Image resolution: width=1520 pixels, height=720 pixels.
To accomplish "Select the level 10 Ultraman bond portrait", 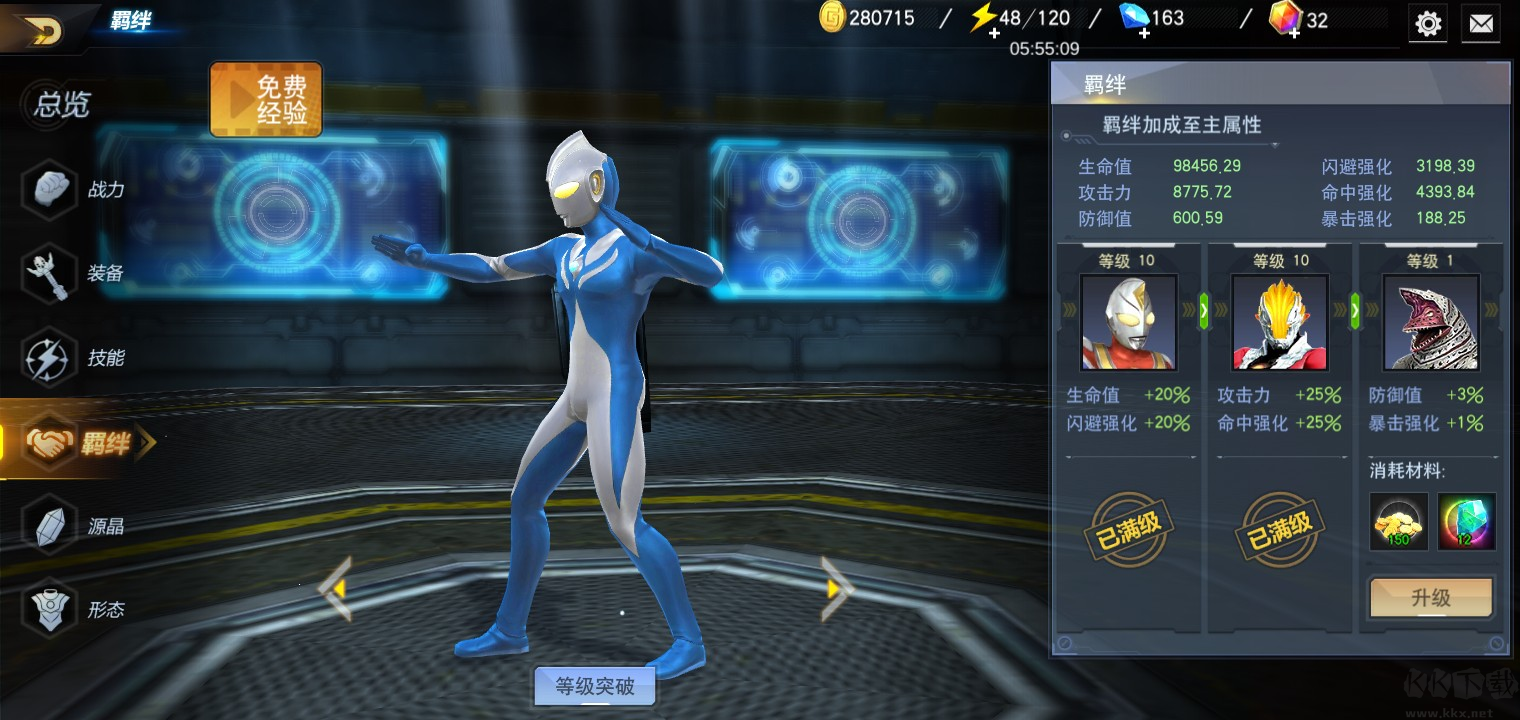I will coord(1129,320).
